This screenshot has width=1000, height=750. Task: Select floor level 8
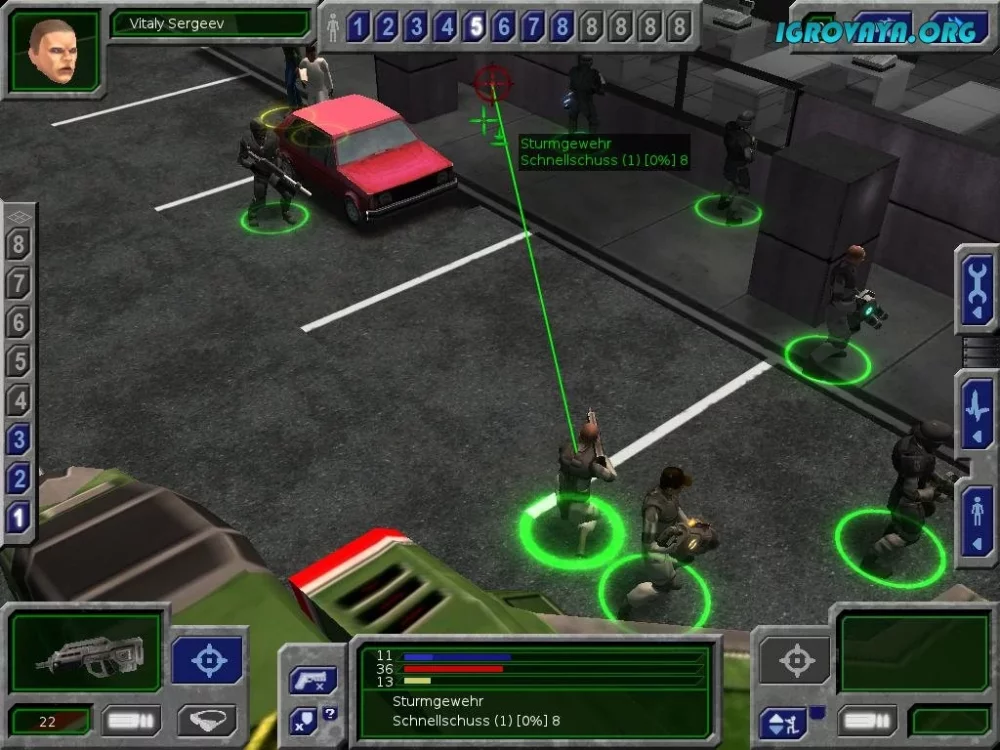pyautogui.click(x=19, y=244)
